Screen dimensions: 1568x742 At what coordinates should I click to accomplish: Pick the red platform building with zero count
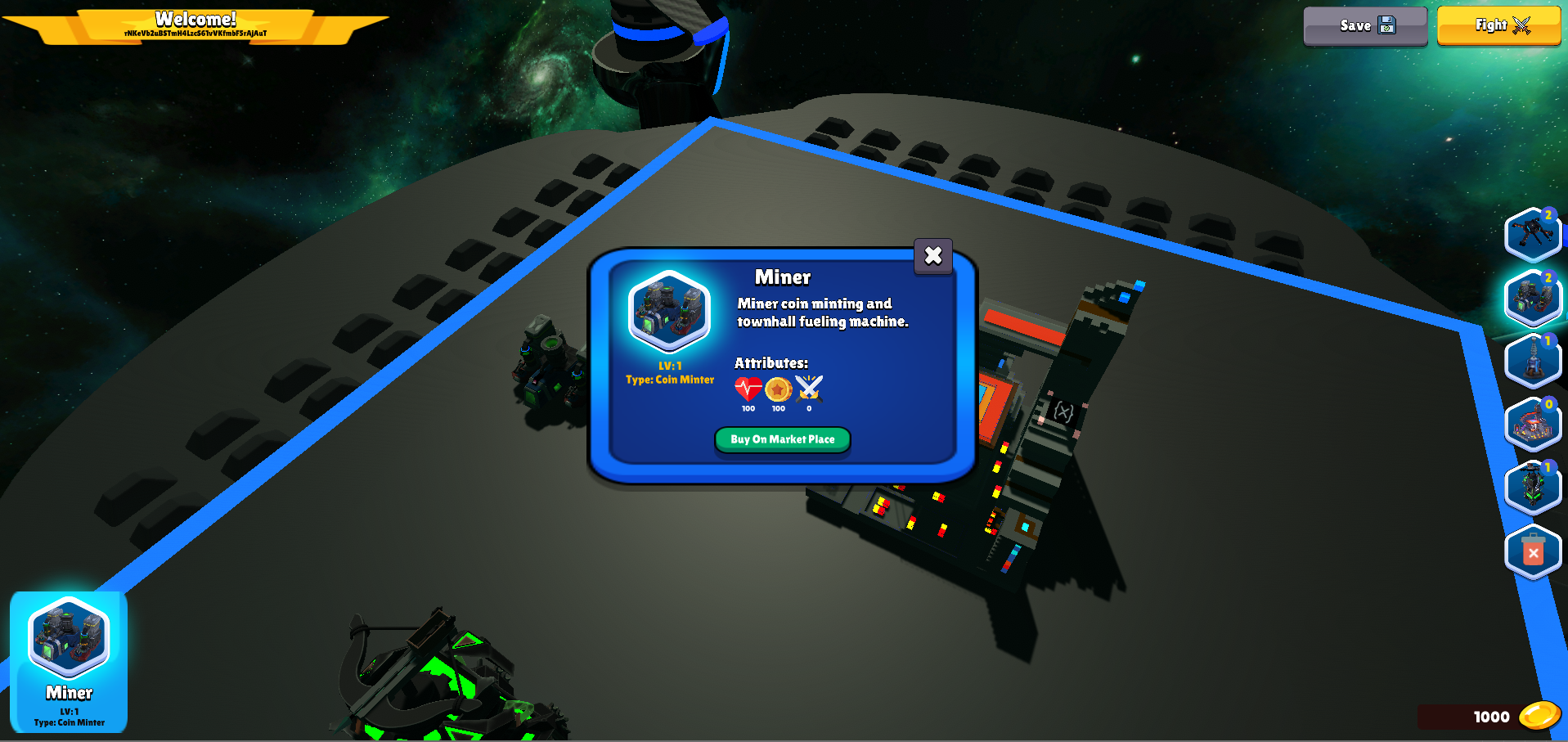pos(1532,425)
